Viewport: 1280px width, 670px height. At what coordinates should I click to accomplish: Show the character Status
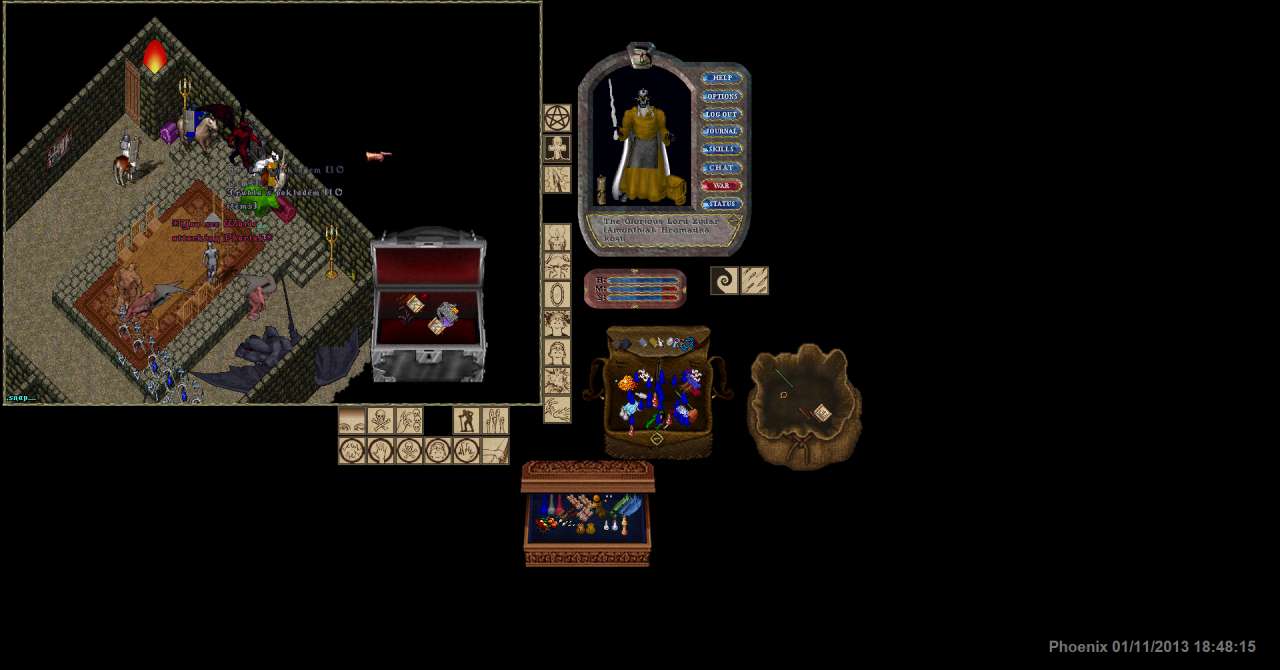coord(721,203)
